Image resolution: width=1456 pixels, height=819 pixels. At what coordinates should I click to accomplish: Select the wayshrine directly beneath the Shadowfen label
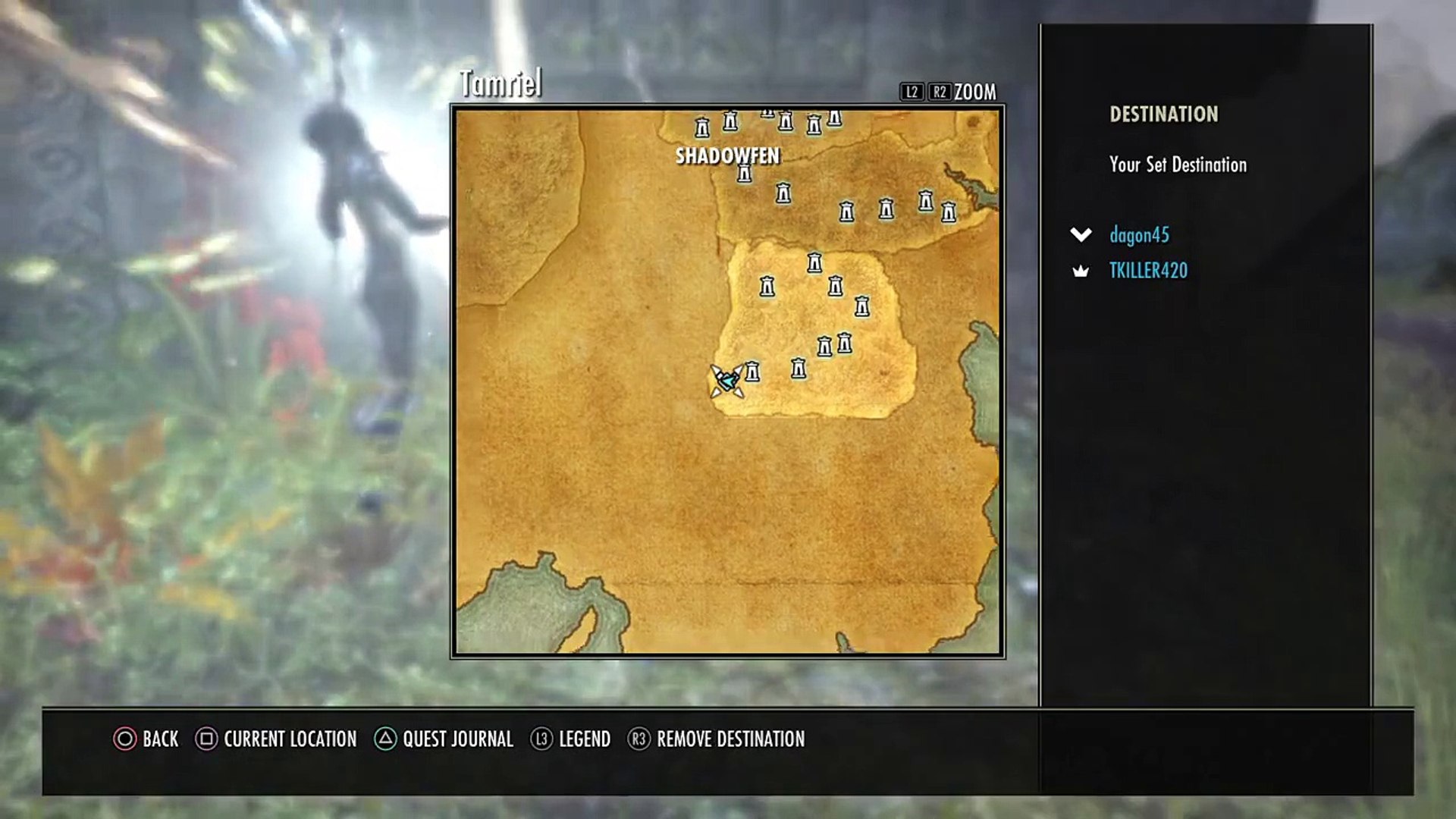(744, 174)
